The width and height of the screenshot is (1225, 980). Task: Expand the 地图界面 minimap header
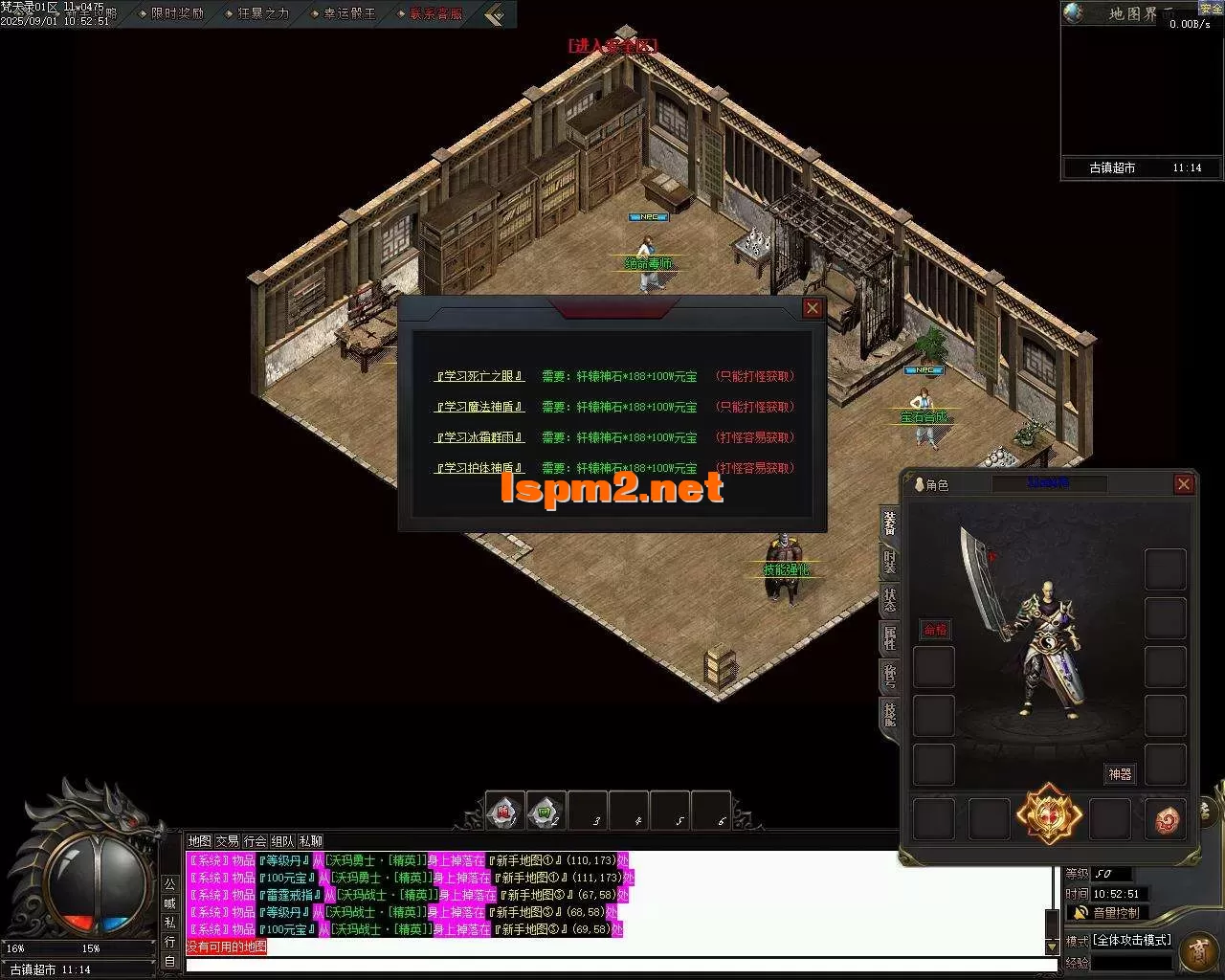tap(1134, 13)
